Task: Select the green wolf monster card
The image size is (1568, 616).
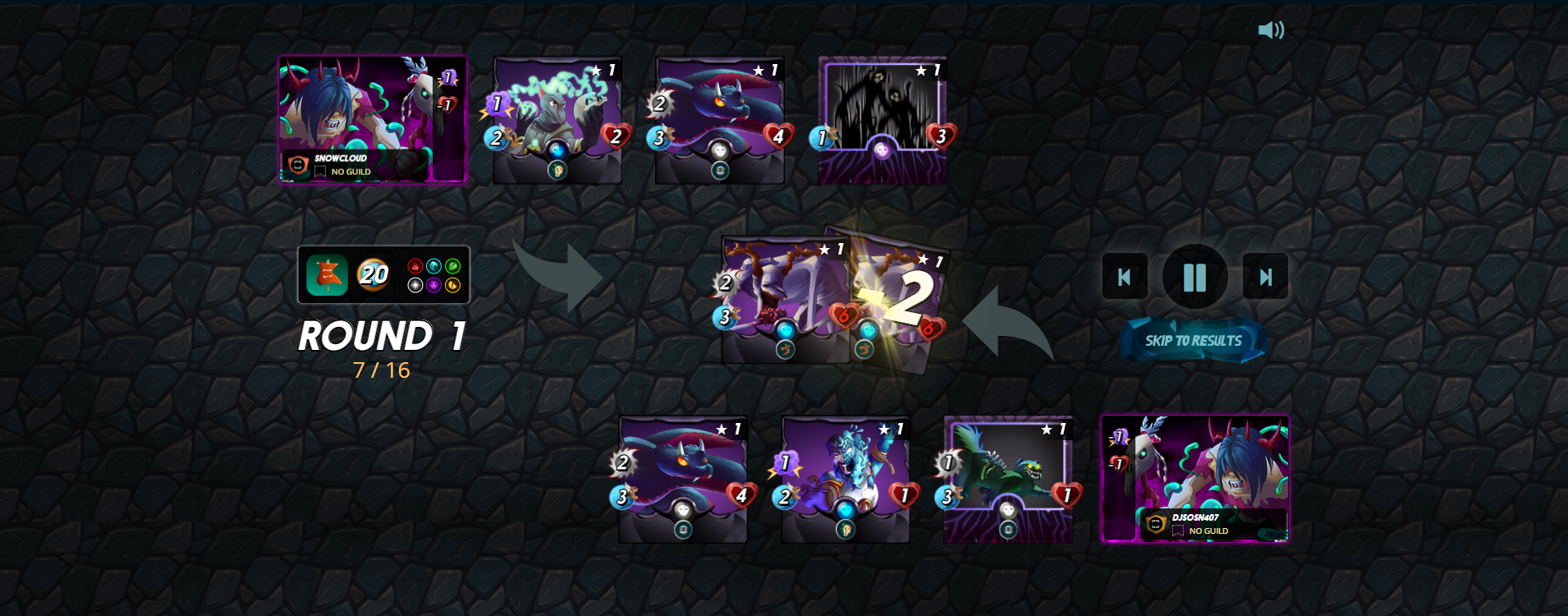Action: (1008, 479)
